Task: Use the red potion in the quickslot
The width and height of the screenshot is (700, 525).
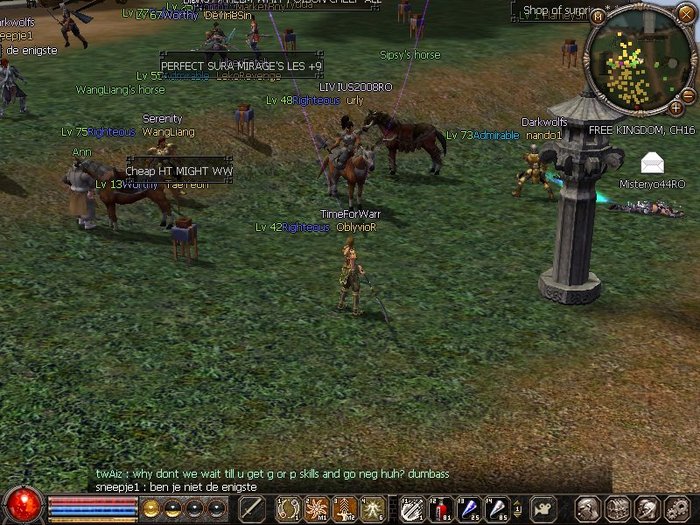Action: (440, 508)
